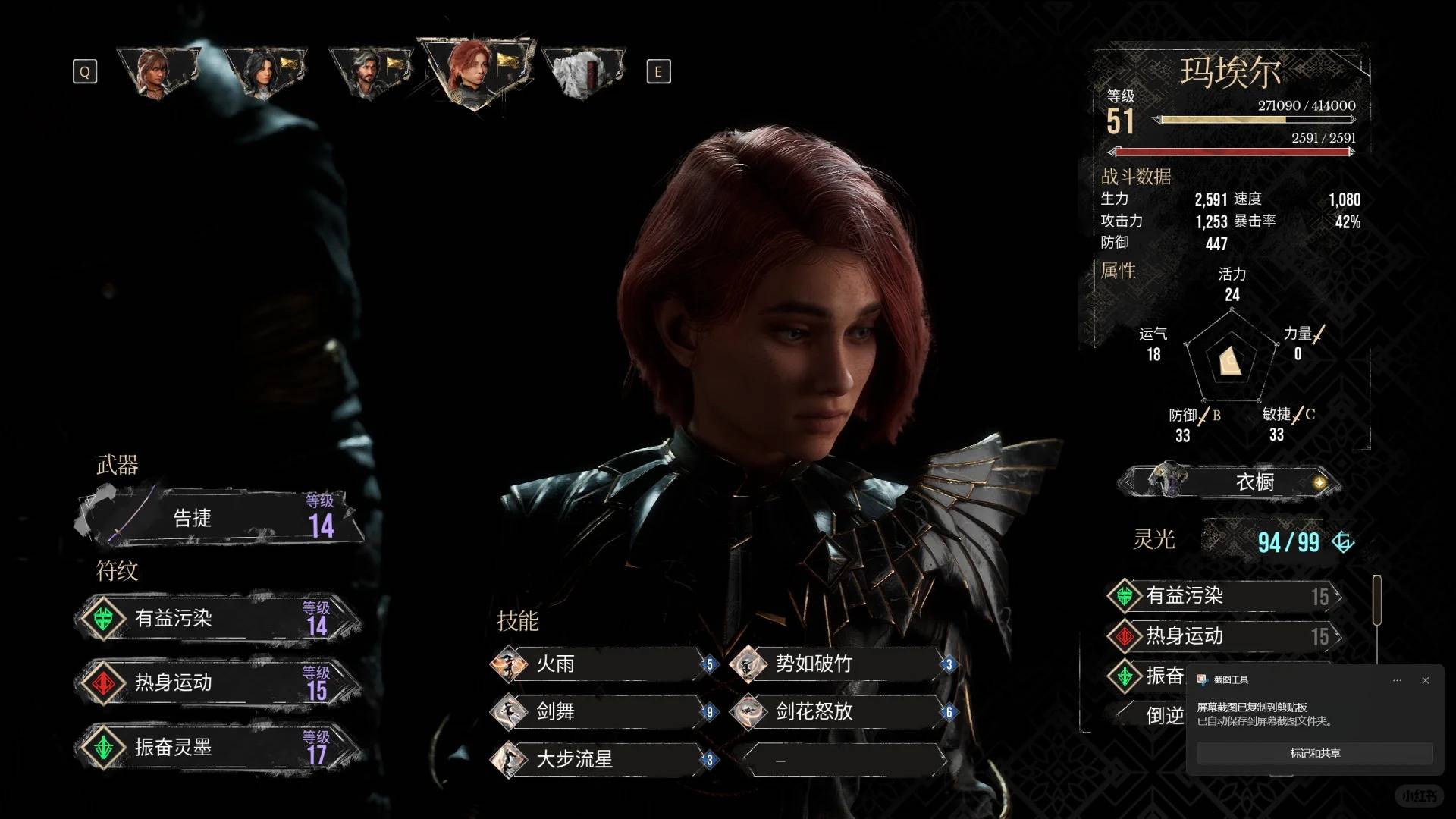Click the 标记和共享 button
This screenshot has height=819, width=1456.
point(1314,753)
